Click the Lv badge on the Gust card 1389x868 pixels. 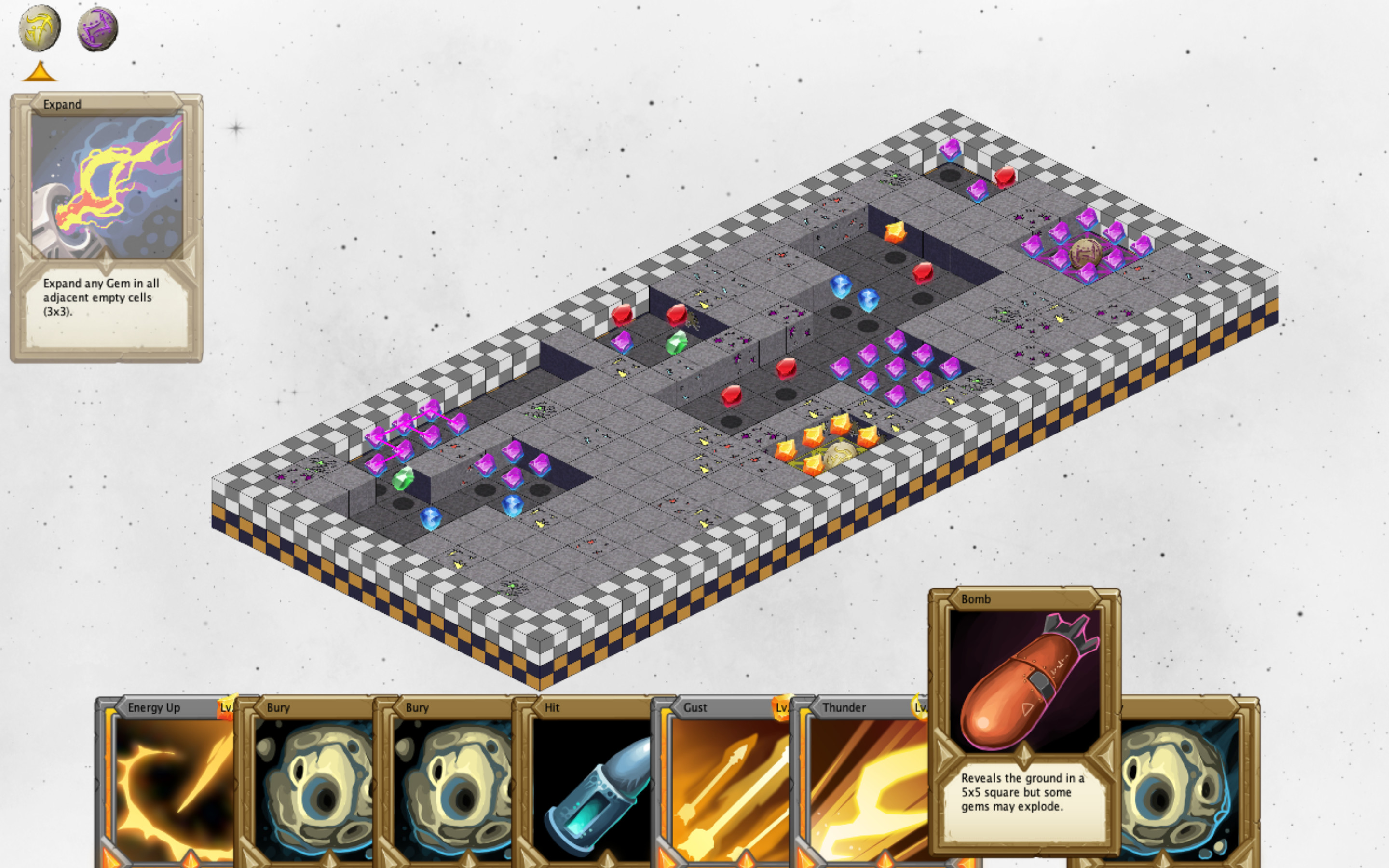click(x=782, y=708)
